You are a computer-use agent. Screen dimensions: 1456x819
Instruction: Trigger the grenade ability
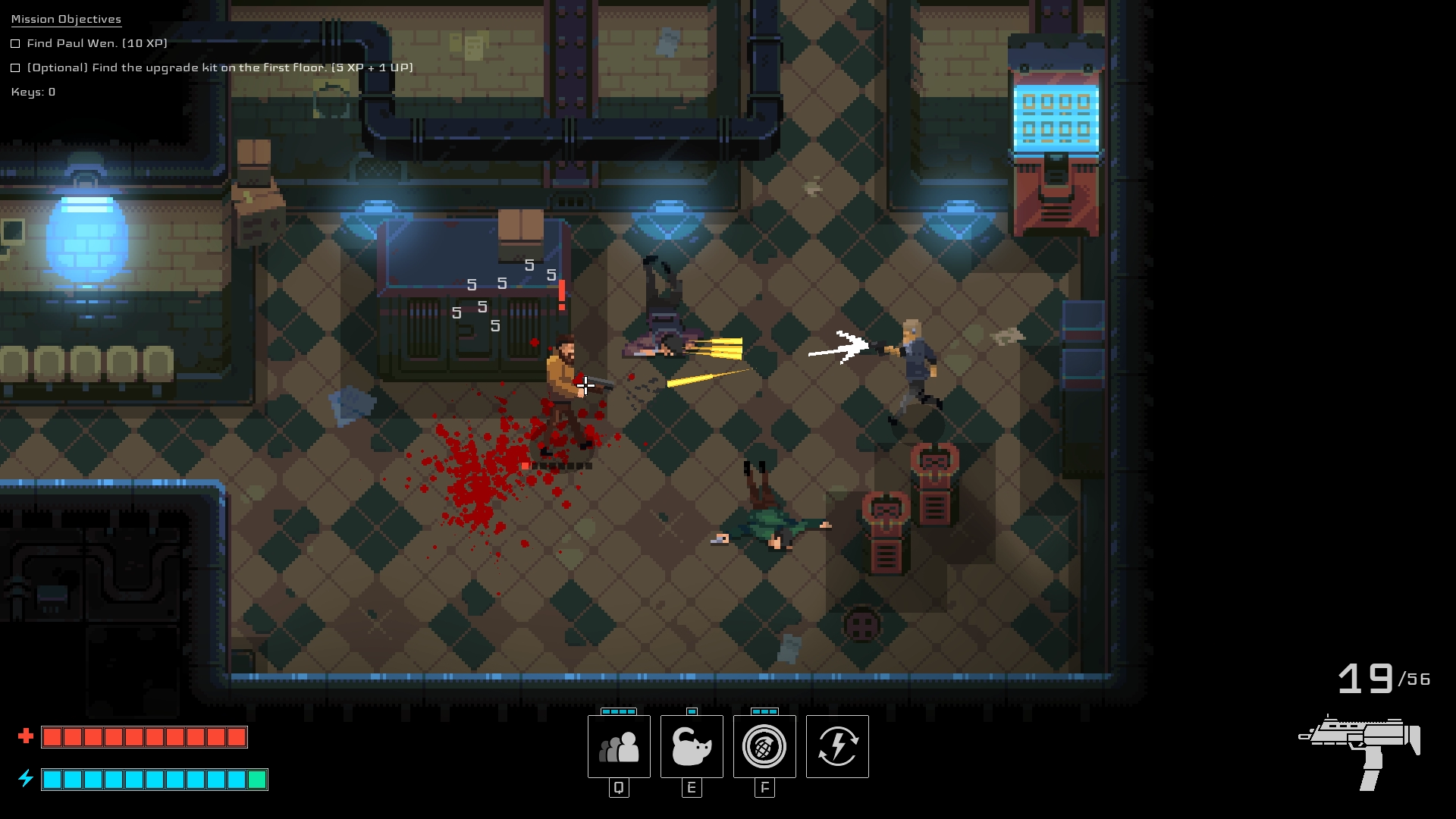tap(764, 747)
